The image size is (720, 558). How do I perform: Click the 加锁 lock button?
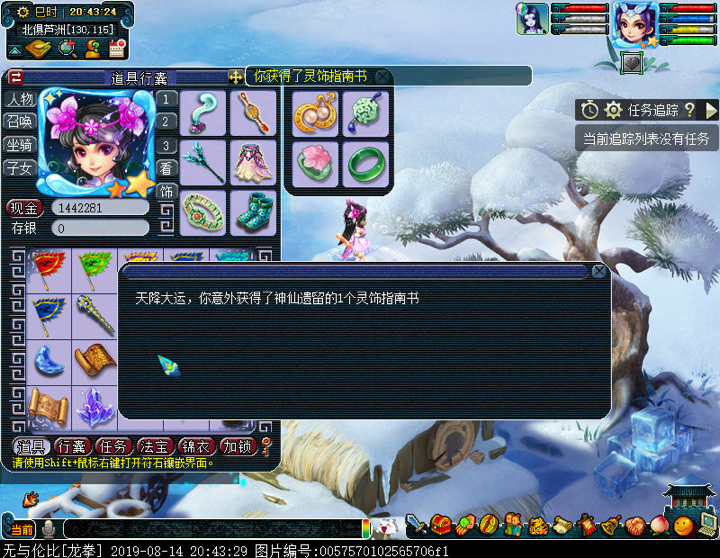238,447
